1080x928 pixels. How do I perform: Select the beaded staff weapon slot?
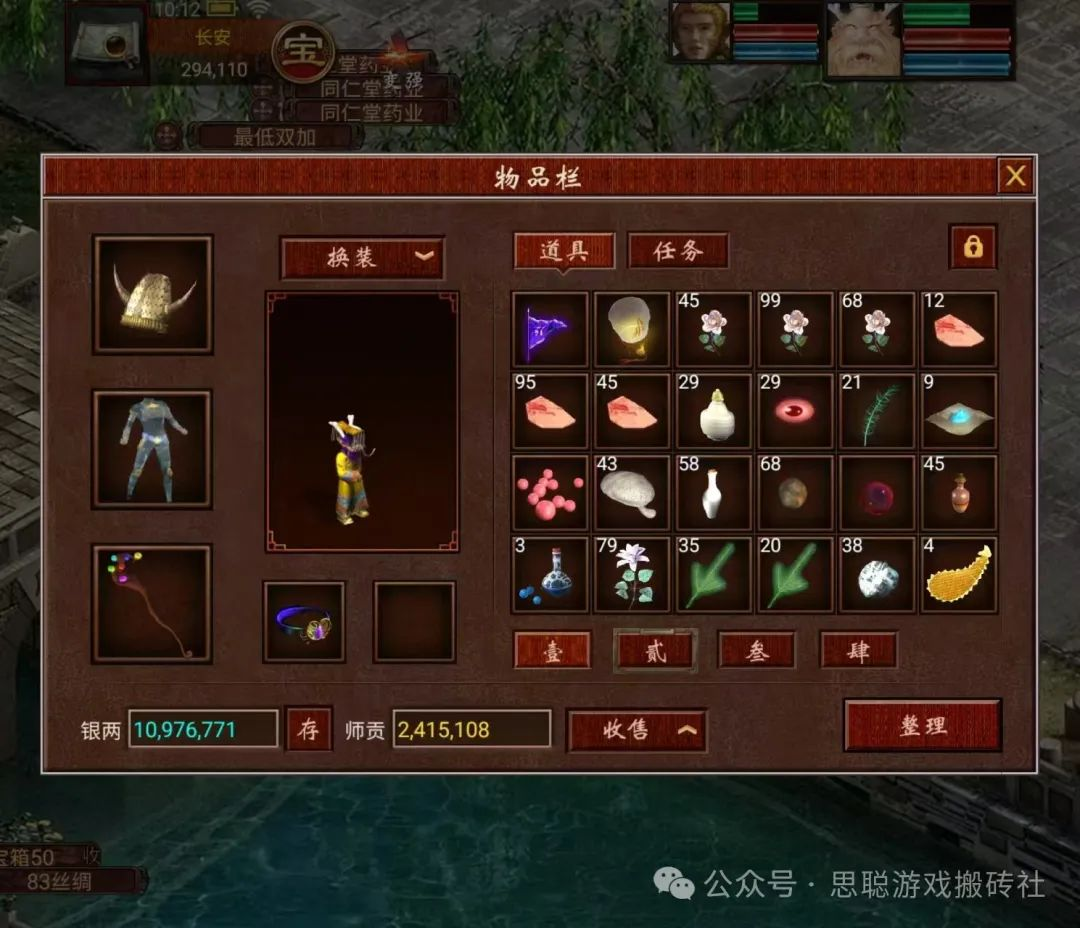pyautogui.click(x=153, y=603)
